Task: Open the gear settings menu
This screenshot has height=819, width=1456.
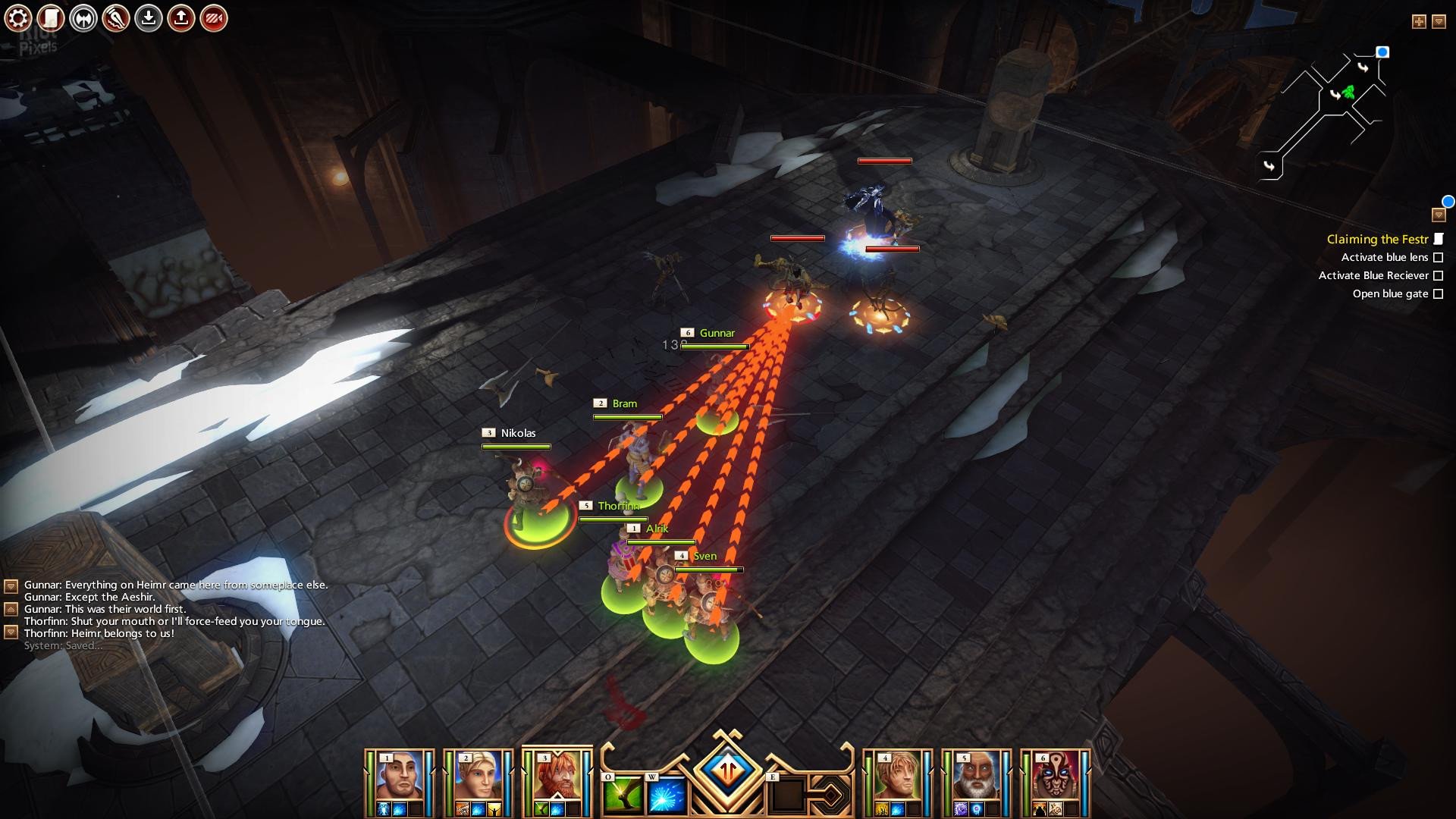Action: click(18, 18)
